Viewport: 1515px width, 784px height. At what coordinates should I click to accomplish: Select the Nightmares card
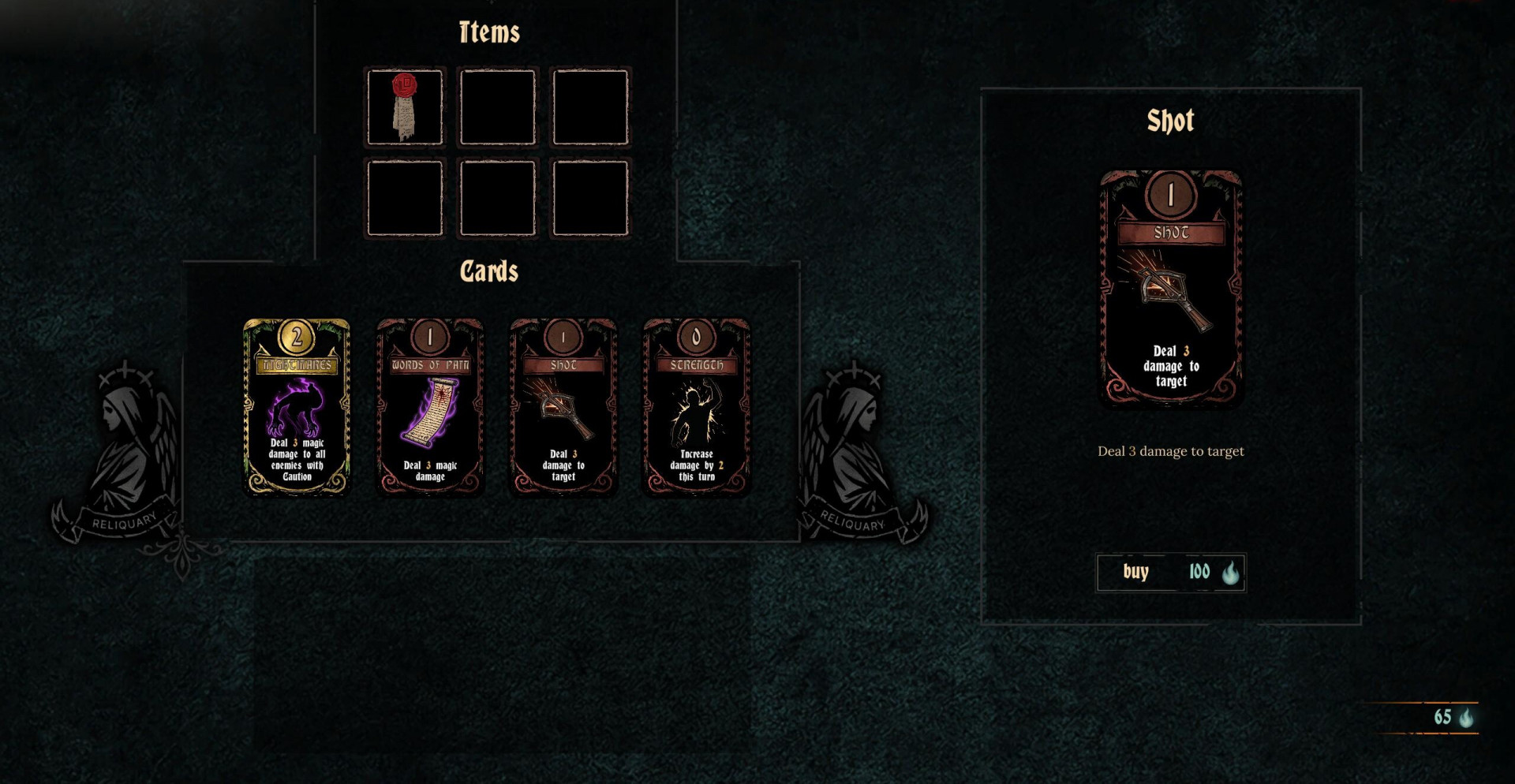tap(297, 407)
